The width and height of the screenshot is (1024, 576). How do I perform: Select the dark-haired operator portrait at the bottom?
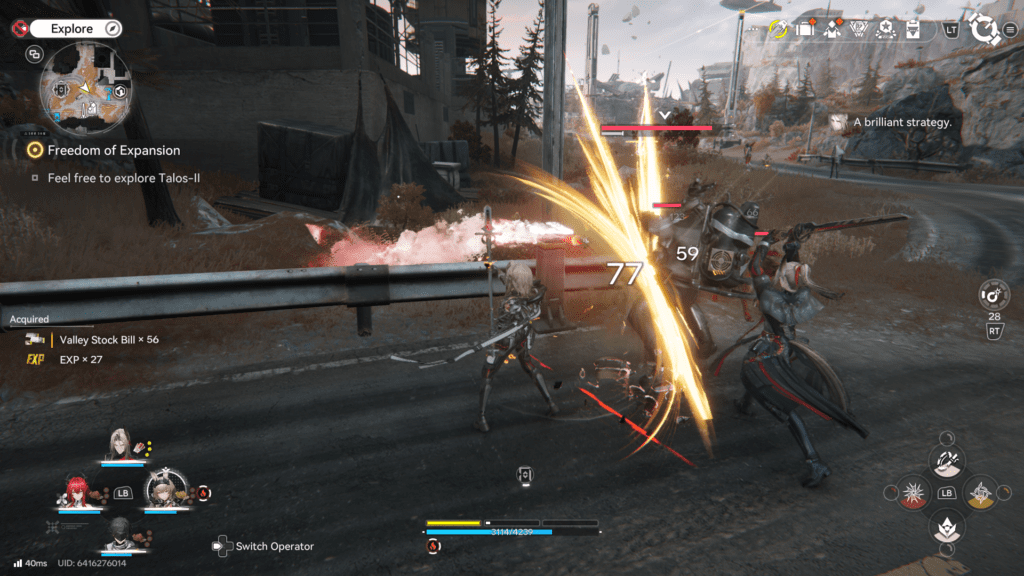pos(120,534)
